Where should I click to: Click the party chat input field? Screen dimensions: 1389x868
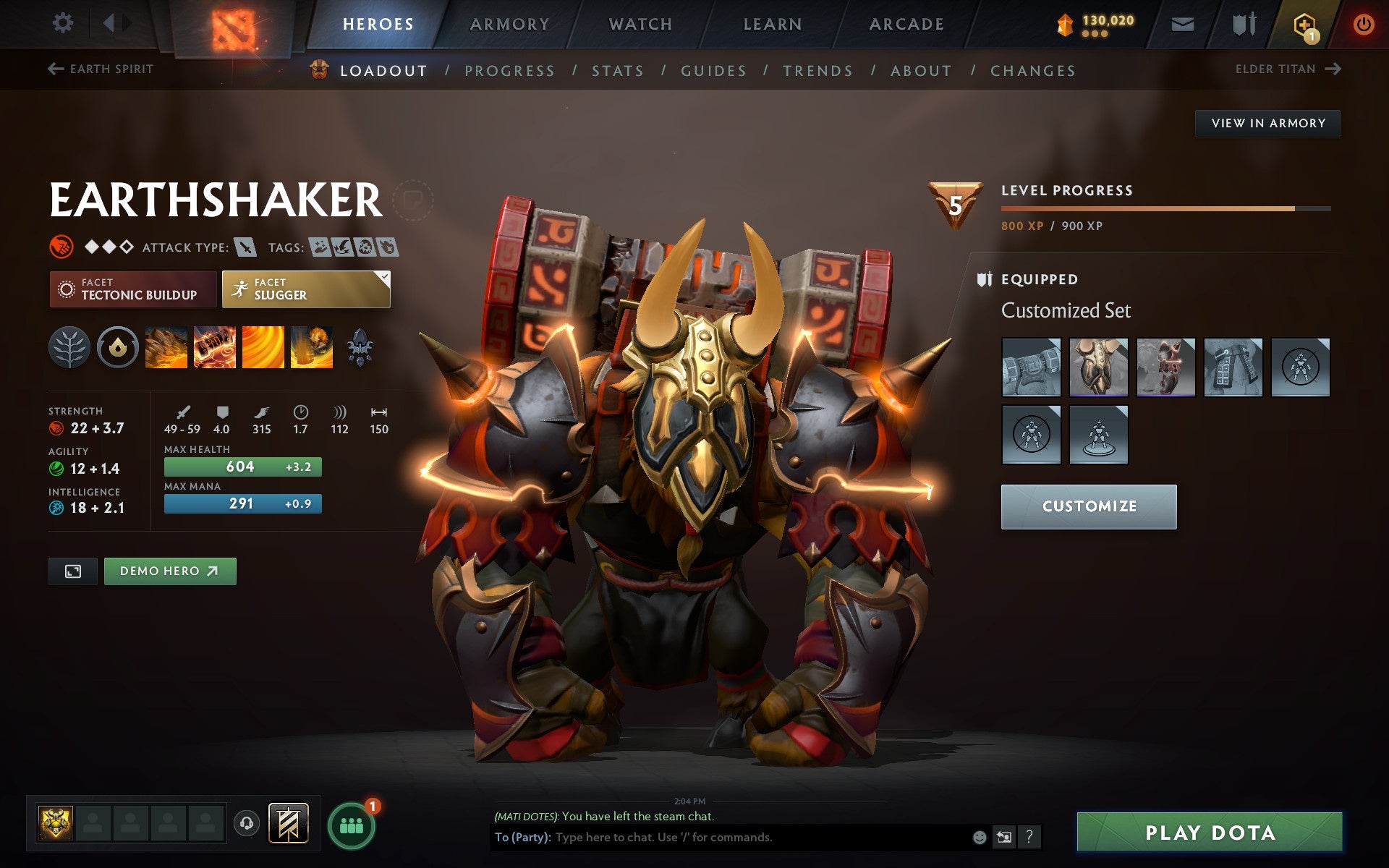pos(723,839)
